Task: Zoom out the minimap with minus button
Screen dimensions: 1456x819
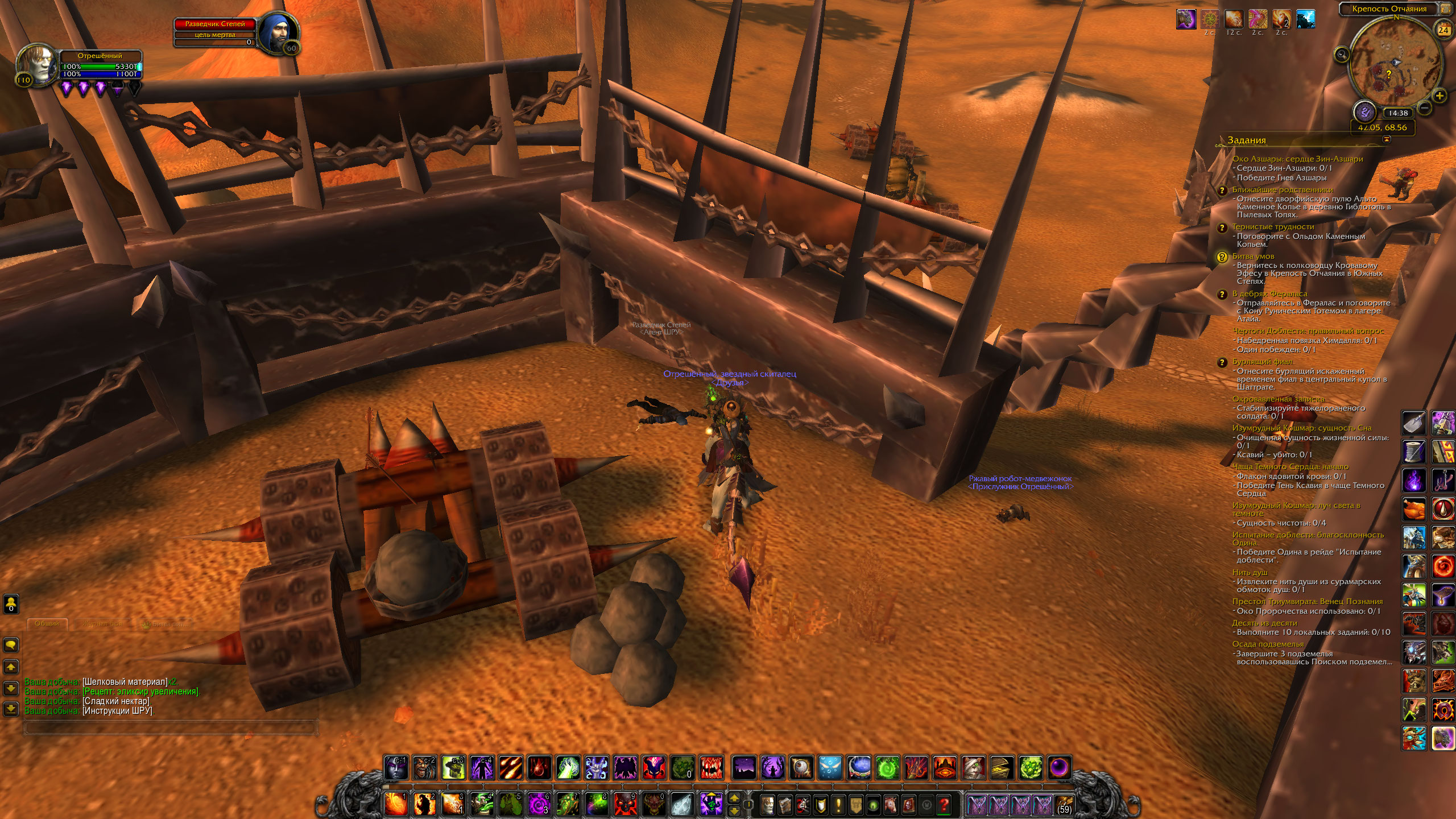Action: (1424, 107)
